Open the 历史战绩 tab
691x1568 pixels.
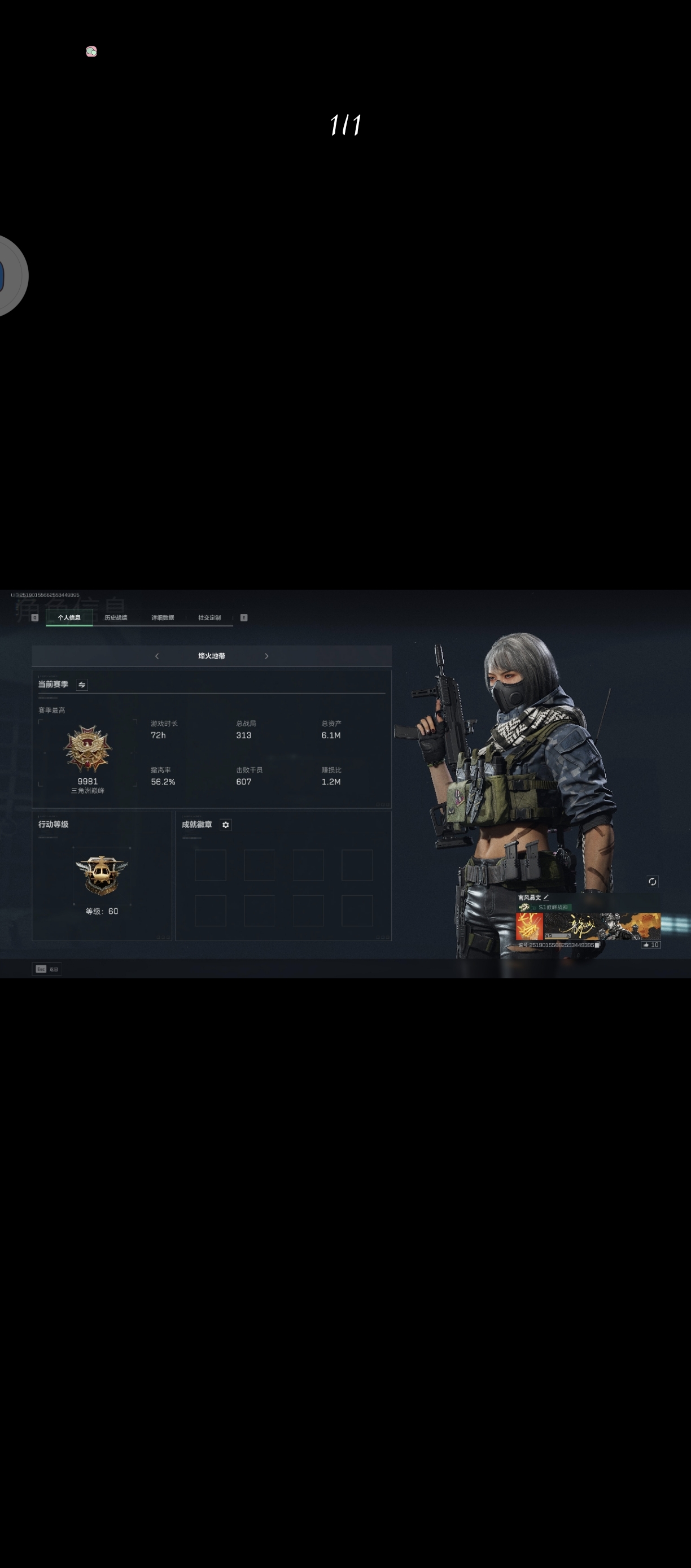click(116, 617)
